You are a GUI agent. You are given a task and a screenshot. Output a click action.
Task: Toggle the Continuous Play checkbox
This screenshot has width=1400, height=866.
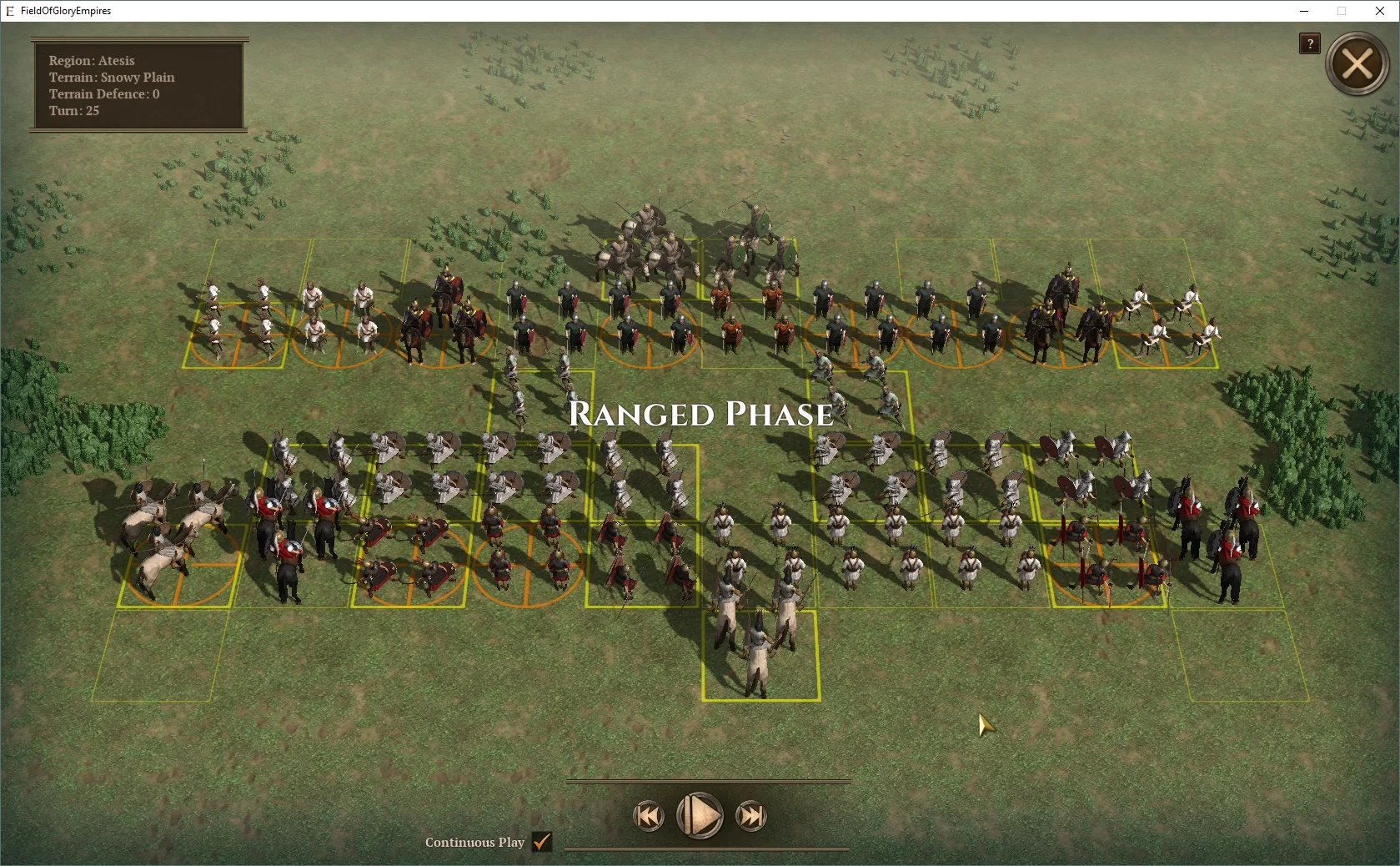click(543, 843)
